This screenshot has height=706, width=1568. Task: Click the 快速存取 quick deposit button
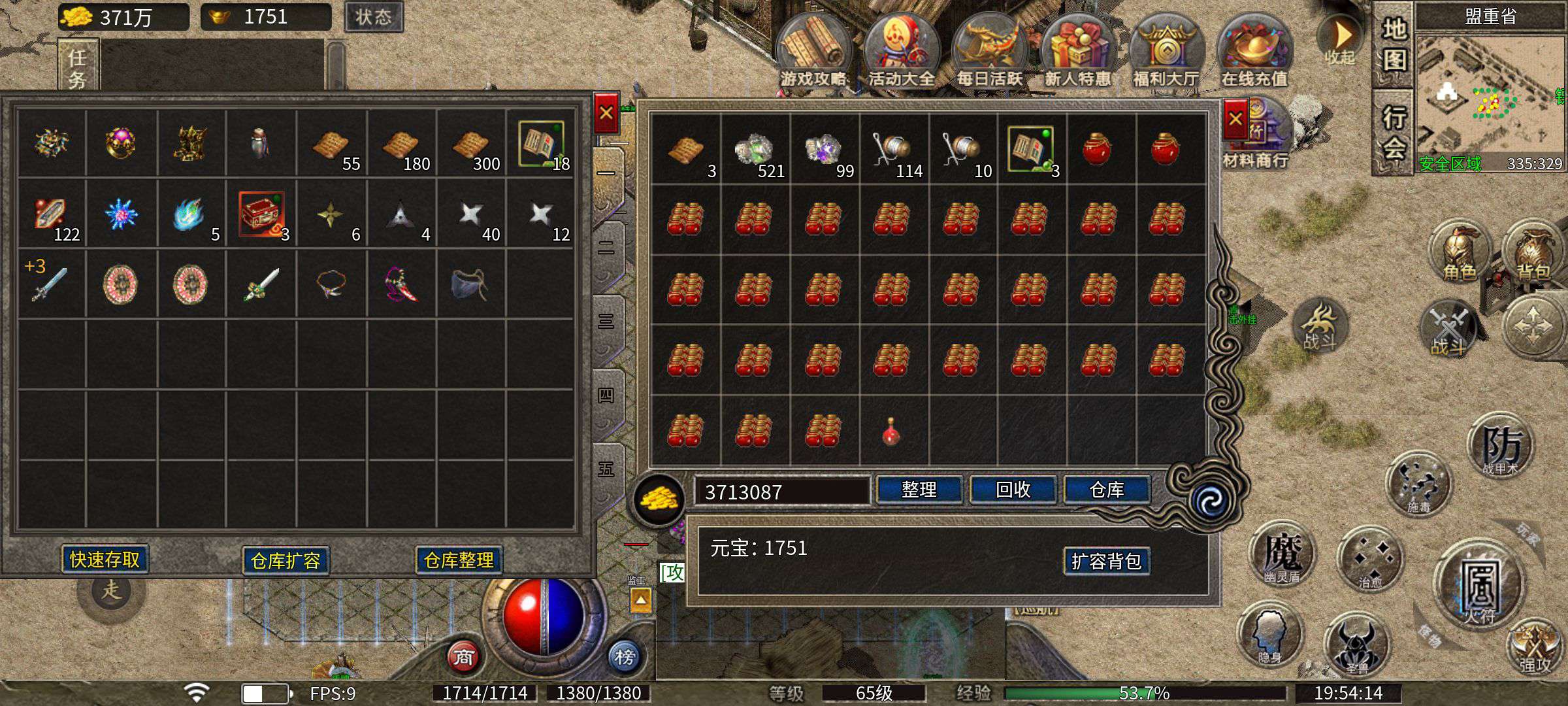pyautogui.click(x=105, y=560)
